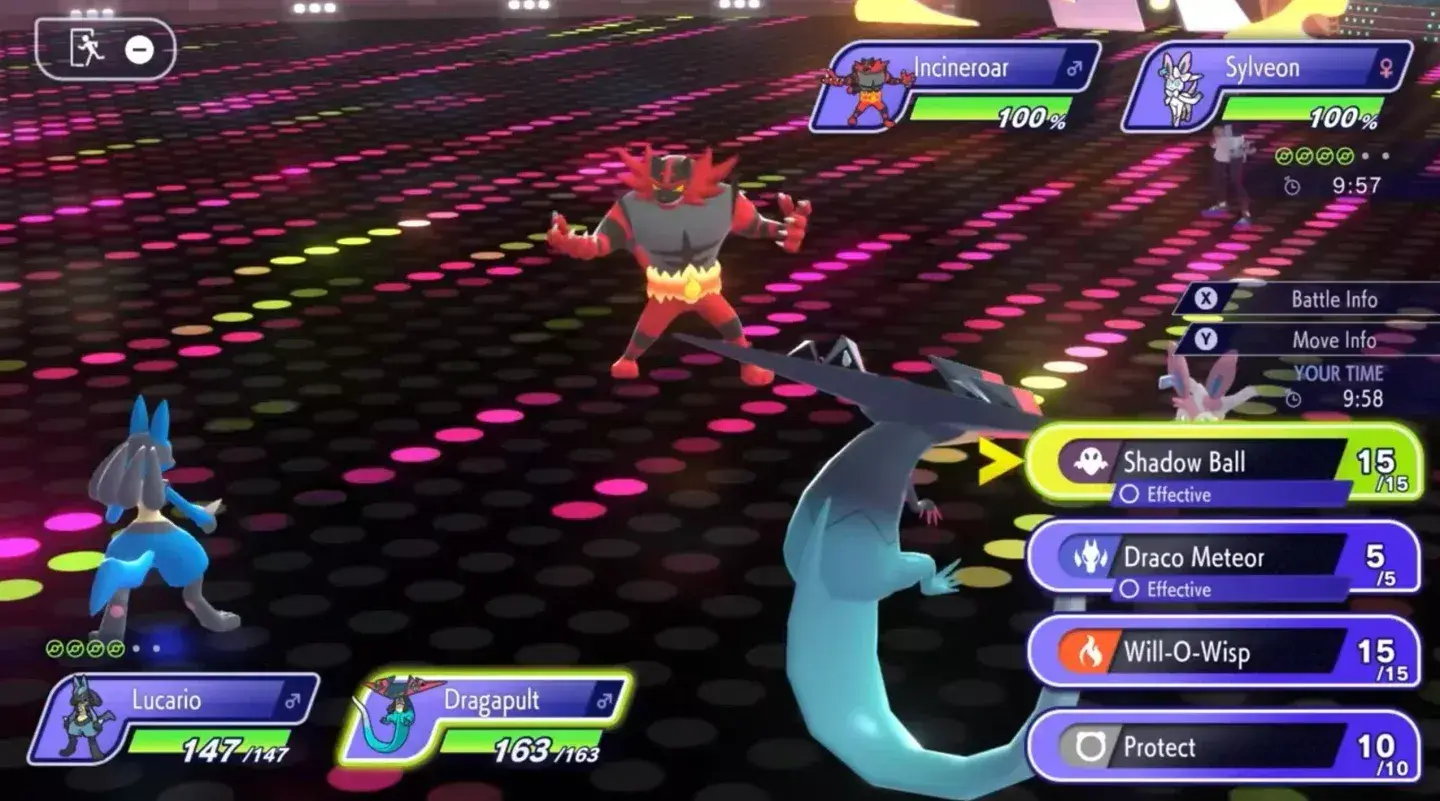Select the Fire-type icon on Will-O-Wisp
The image size is (1440, 801).
[x=1092, y=651]
